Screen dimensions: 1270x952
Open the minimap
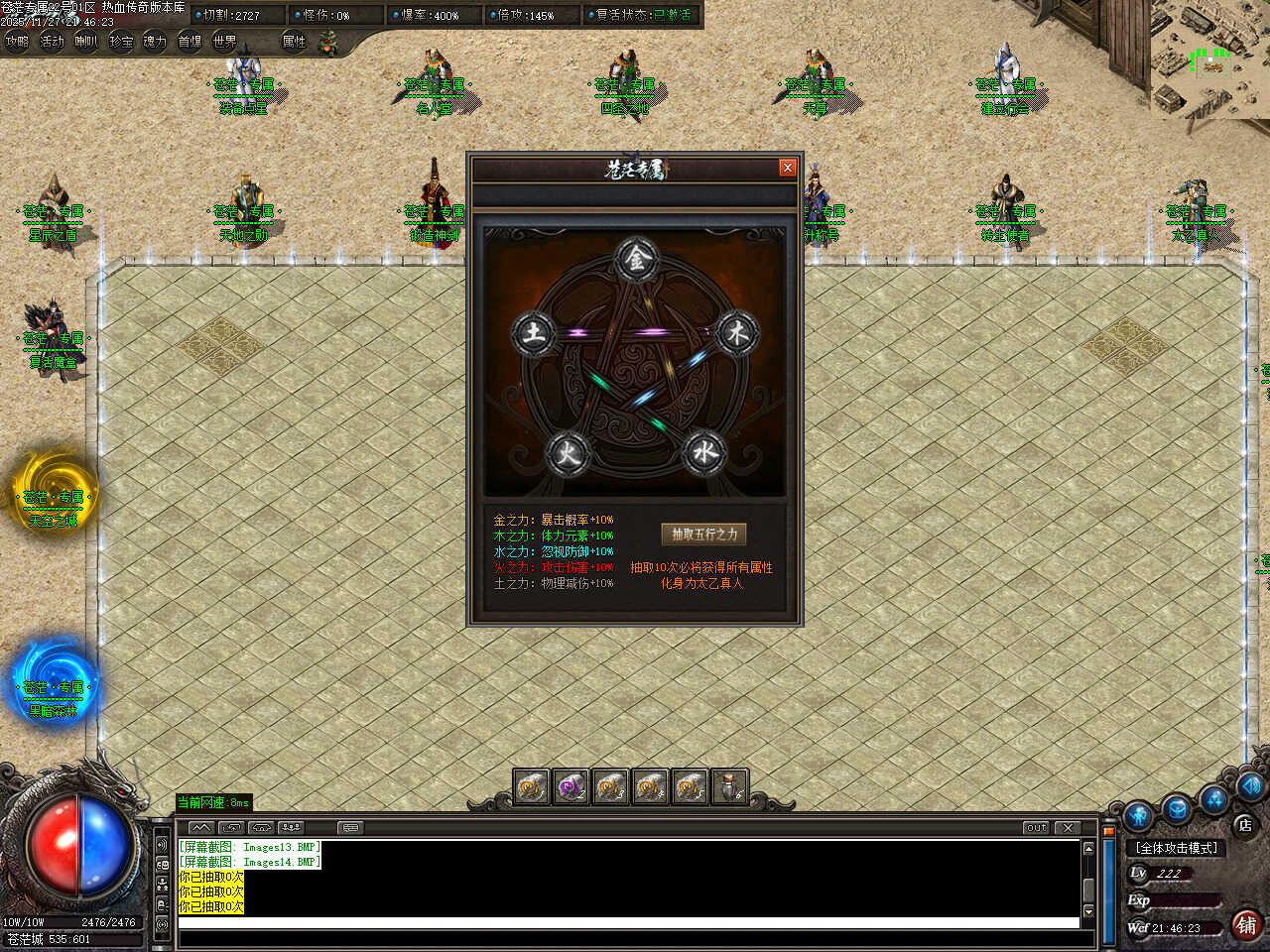(1210, 59)
